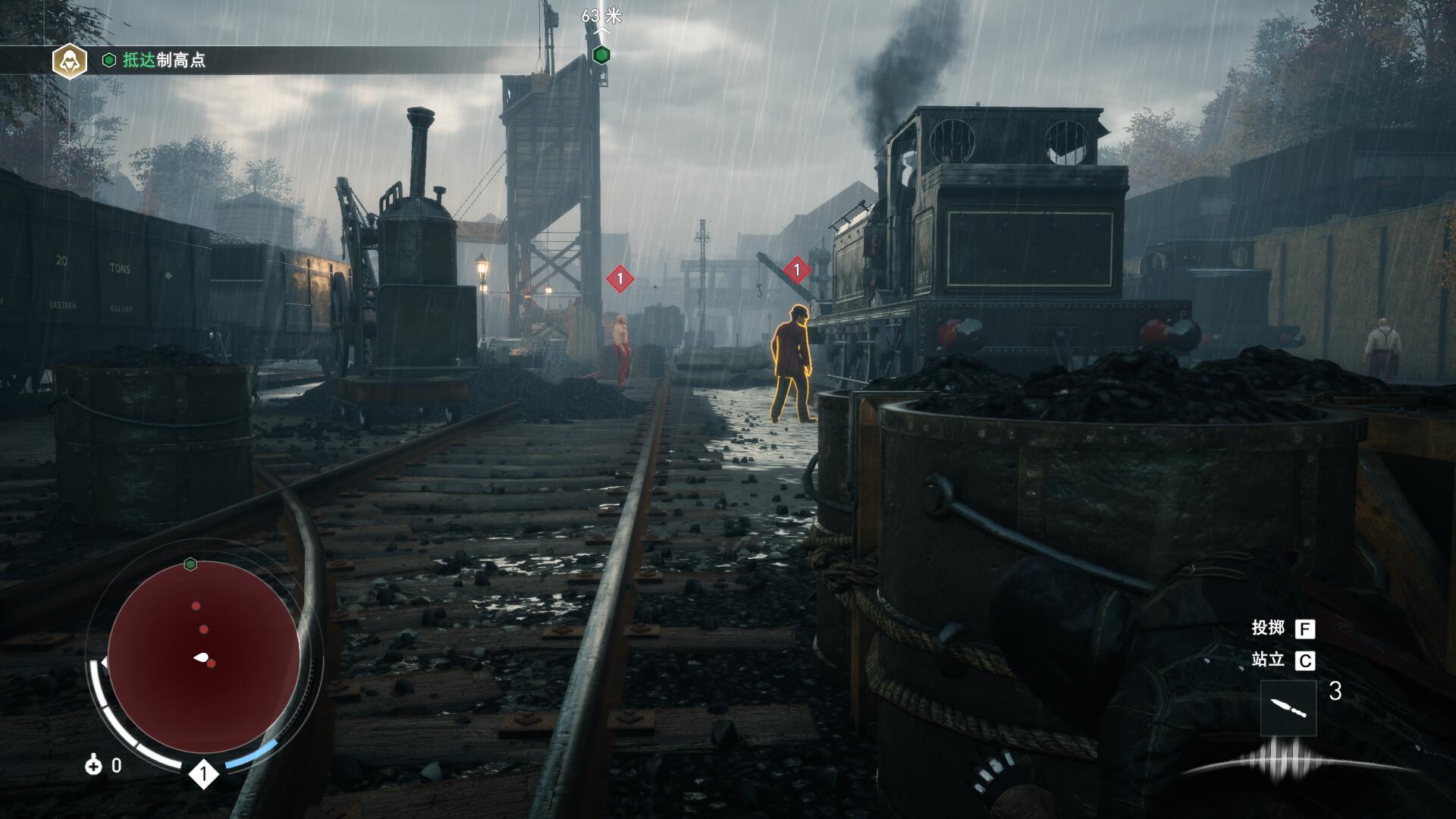Click the level 1 diamond badge below minimap
1456x819 pixels.
click(203, 774)
